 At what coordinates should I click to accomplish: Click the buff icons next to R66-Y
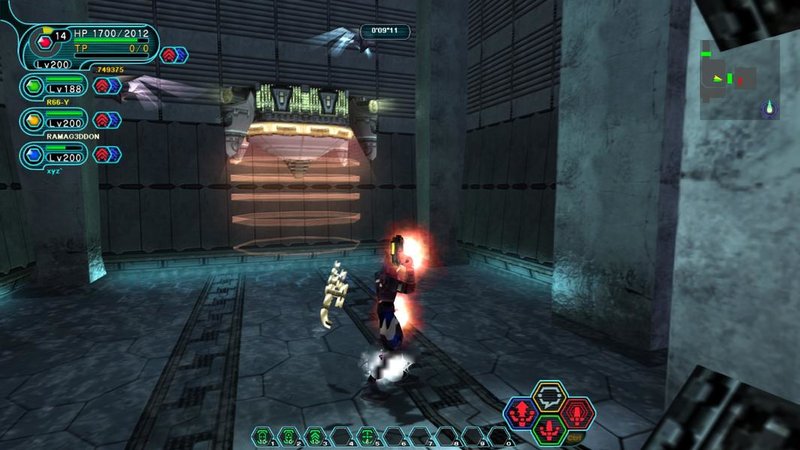pos(107,86)
